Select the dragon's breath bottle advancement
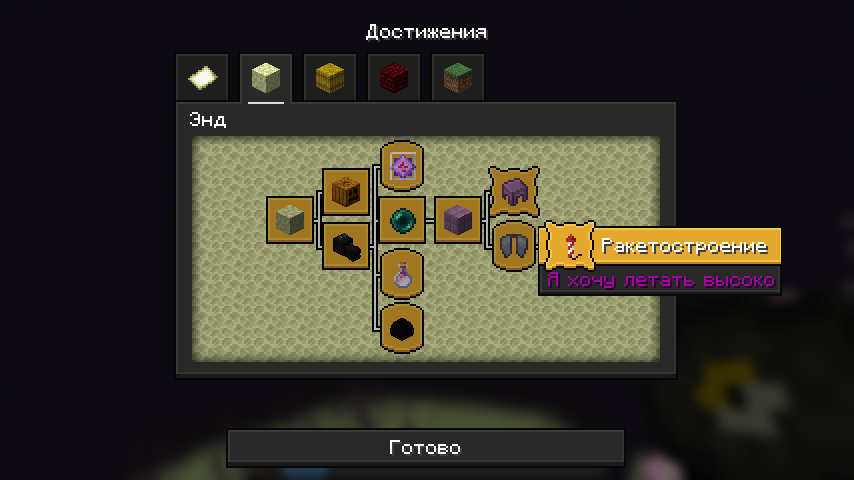854x480 pixels. point(402,274)
